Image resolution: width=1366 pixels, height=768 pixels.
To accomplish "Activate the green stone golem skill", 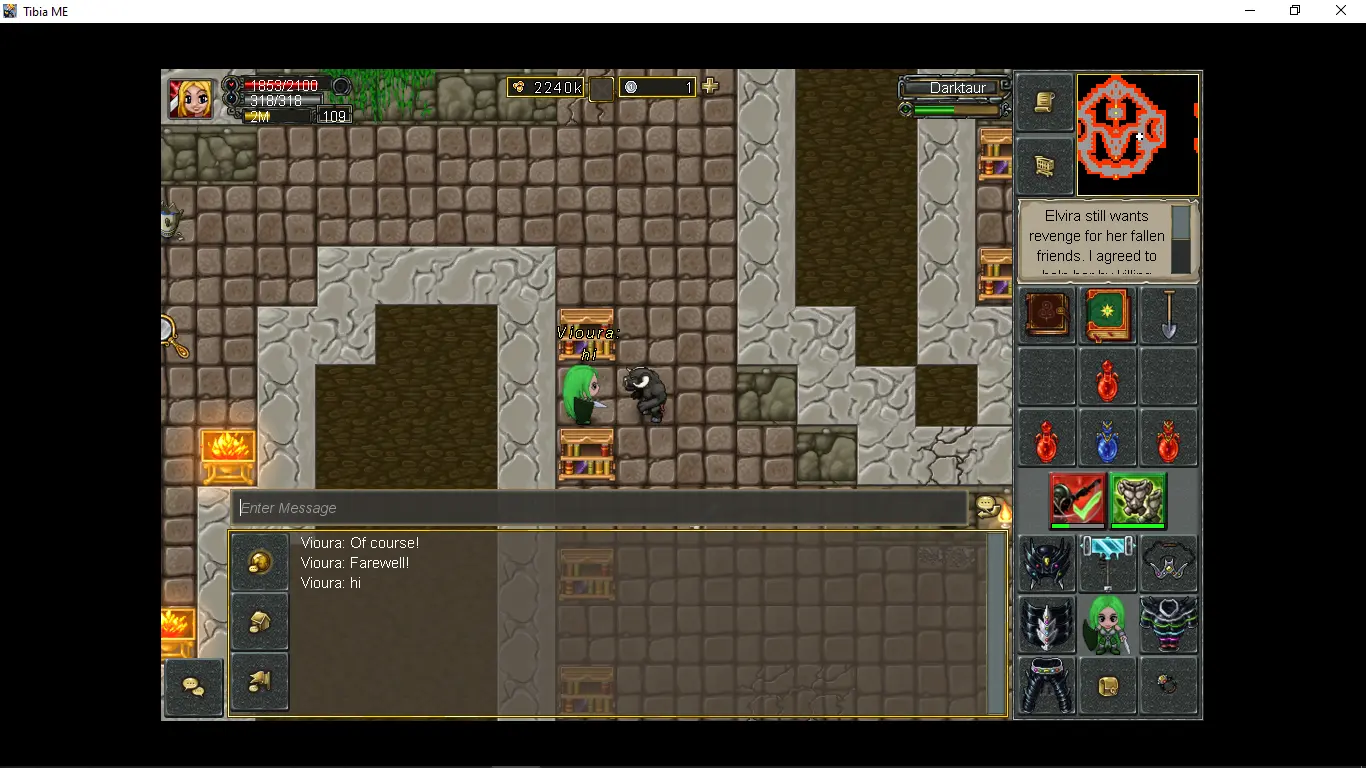I will (1138, 499).
